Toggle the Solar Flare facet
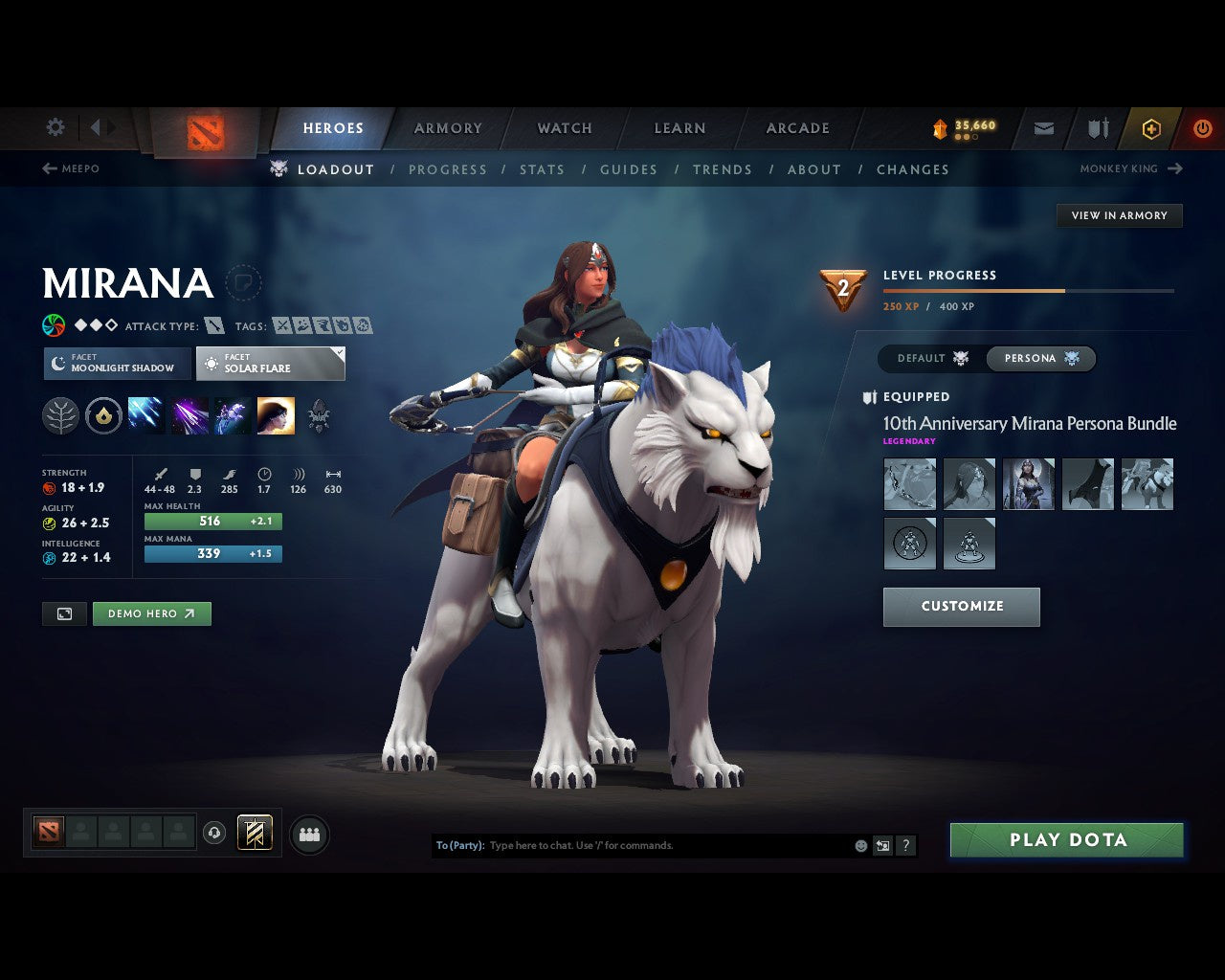This screenshot has width=1225, height=980. click(271, 364)
